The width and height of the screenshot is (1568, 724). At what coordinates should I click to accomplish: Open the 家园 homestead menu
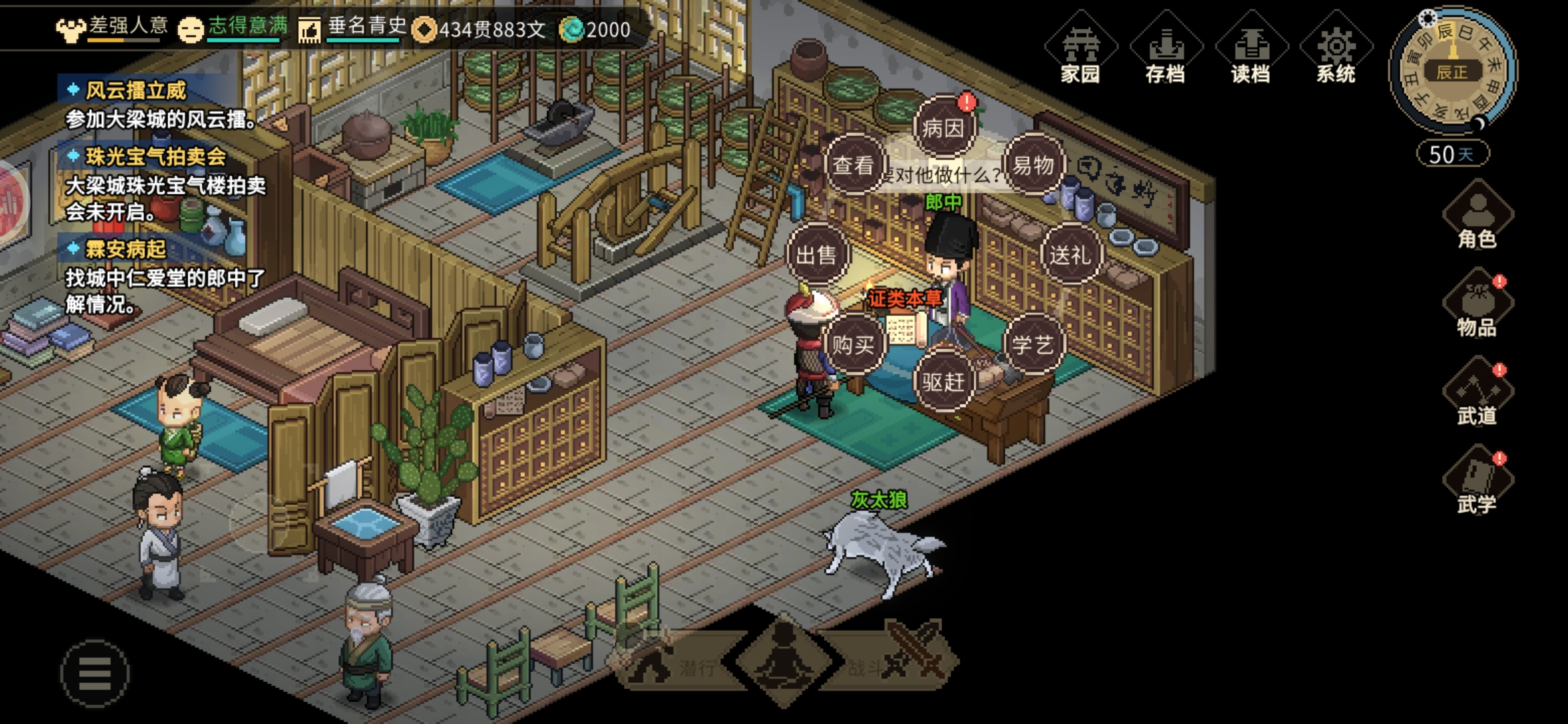pyautogui.click(x=1080, y=50)
